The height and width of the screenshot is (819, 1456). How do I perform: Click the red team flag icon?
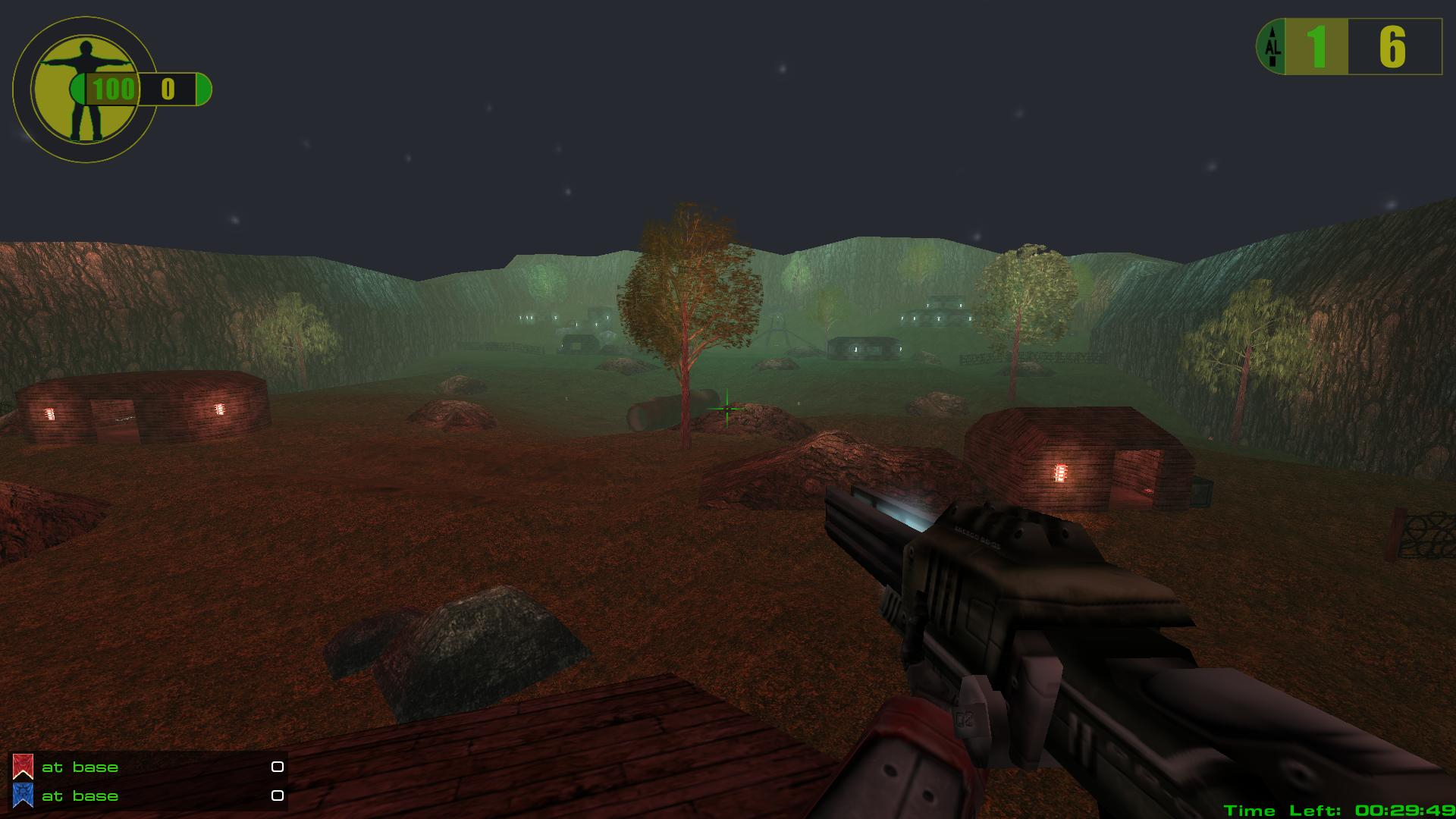[x=23, y=767]
